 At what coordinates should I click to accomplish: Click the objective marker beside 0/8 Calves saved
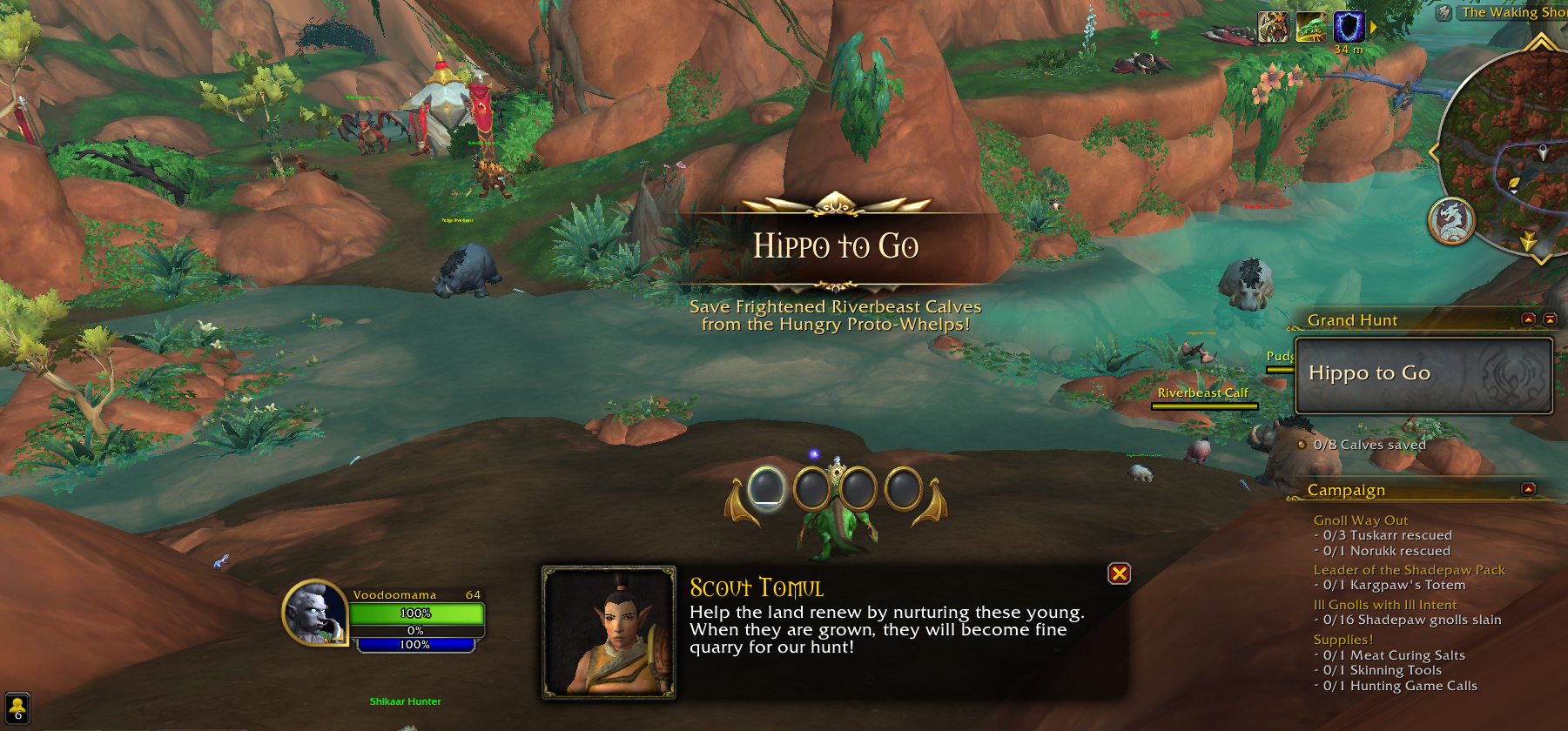coord(1300,444)
